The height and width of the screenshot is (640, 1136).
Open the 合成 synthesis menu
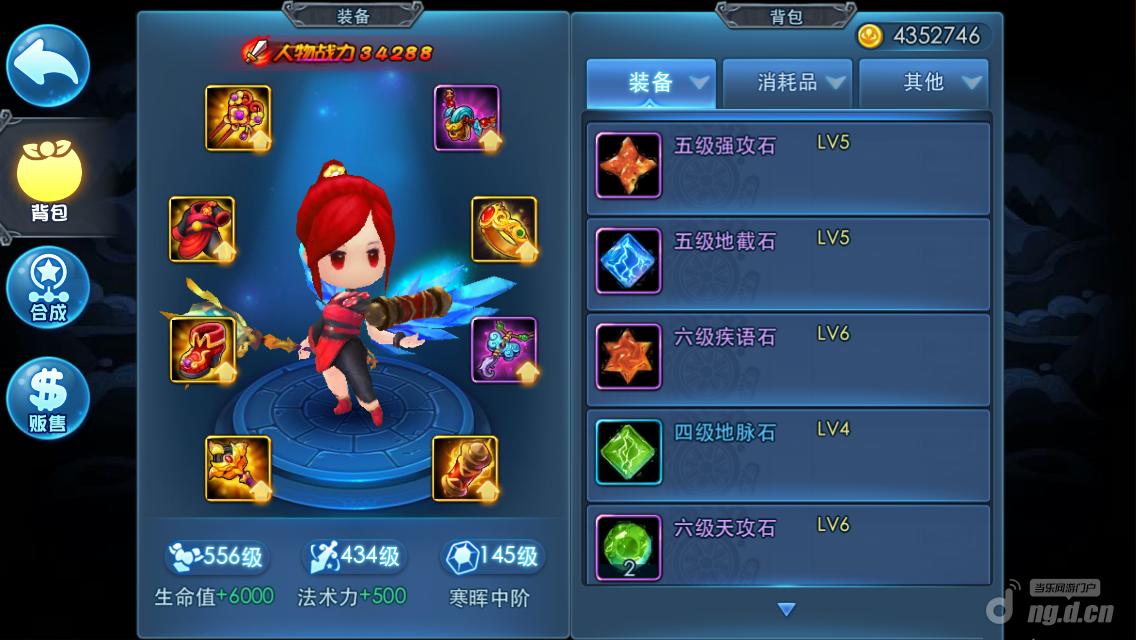[48, 290]
